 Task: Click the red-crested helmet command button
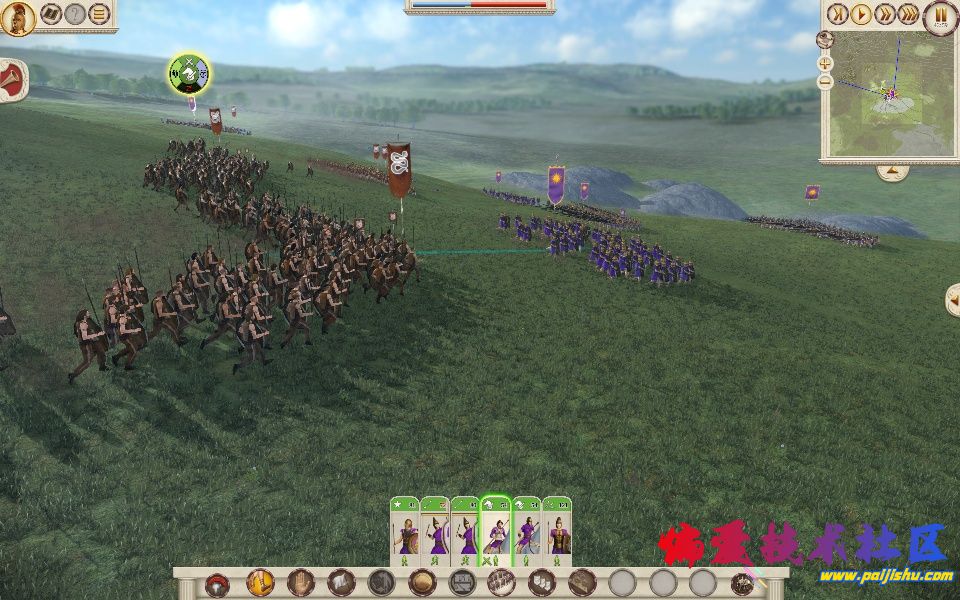217,584
